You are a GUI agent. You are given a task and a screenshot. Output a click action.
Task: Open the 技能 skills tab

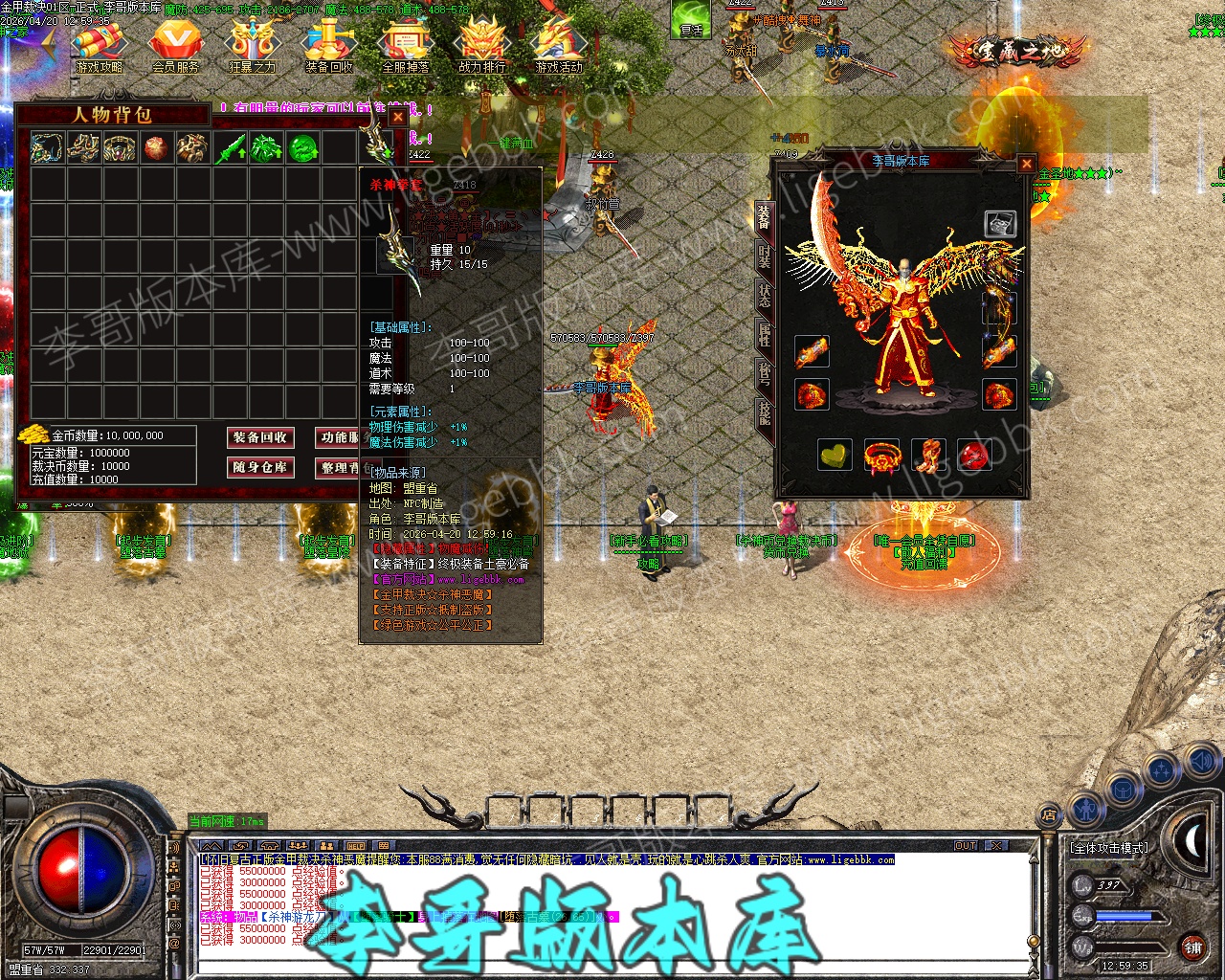point(764,412)
